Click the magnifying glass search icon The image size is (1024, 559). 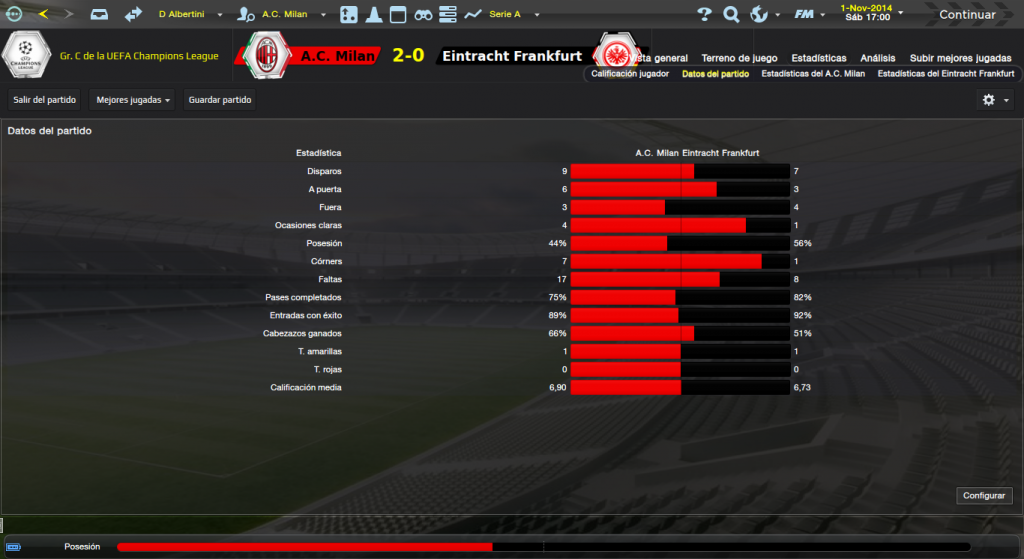coord(731,15)
